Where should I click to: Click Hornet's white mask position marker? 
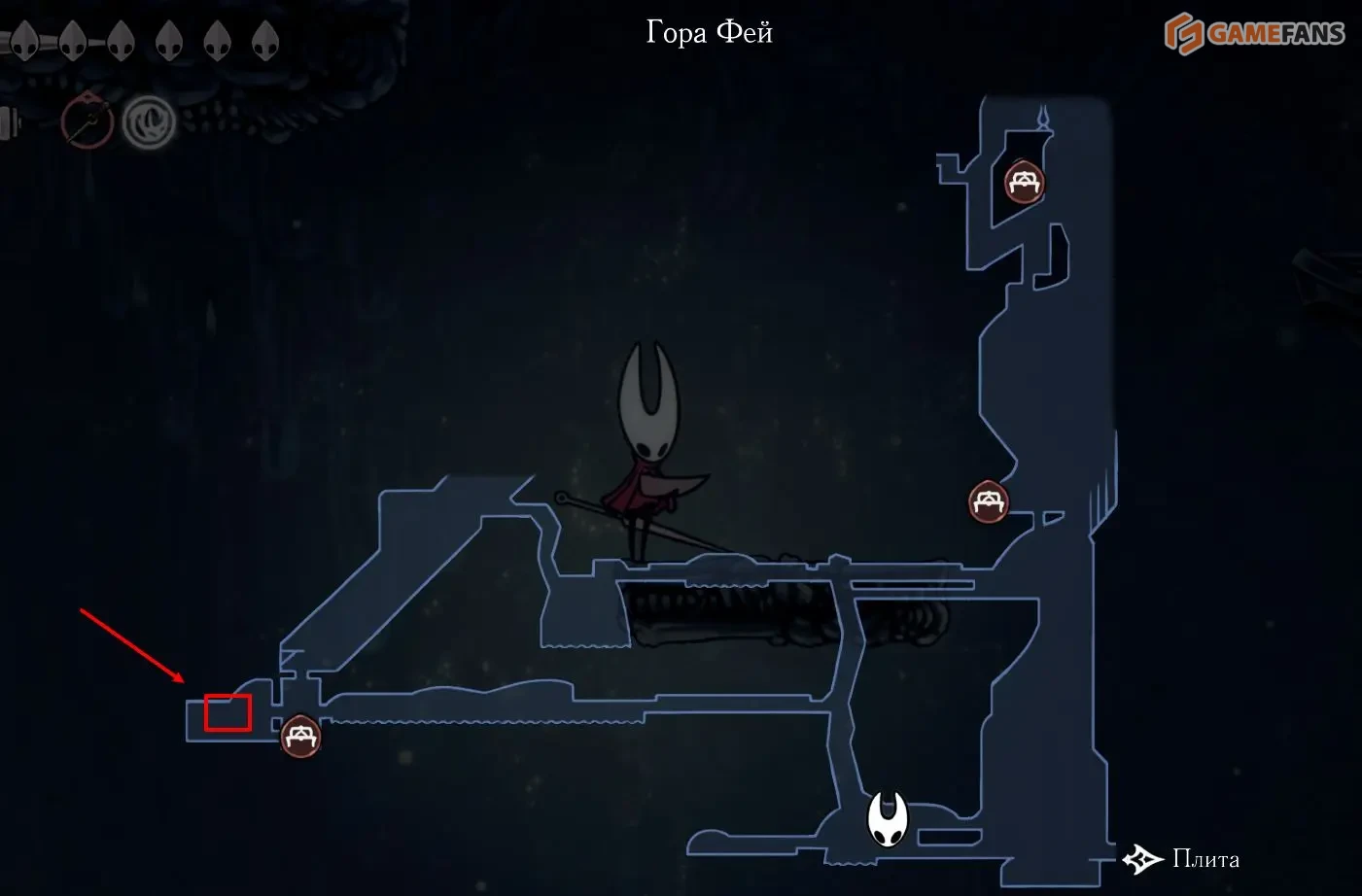(x=887, y=818)
